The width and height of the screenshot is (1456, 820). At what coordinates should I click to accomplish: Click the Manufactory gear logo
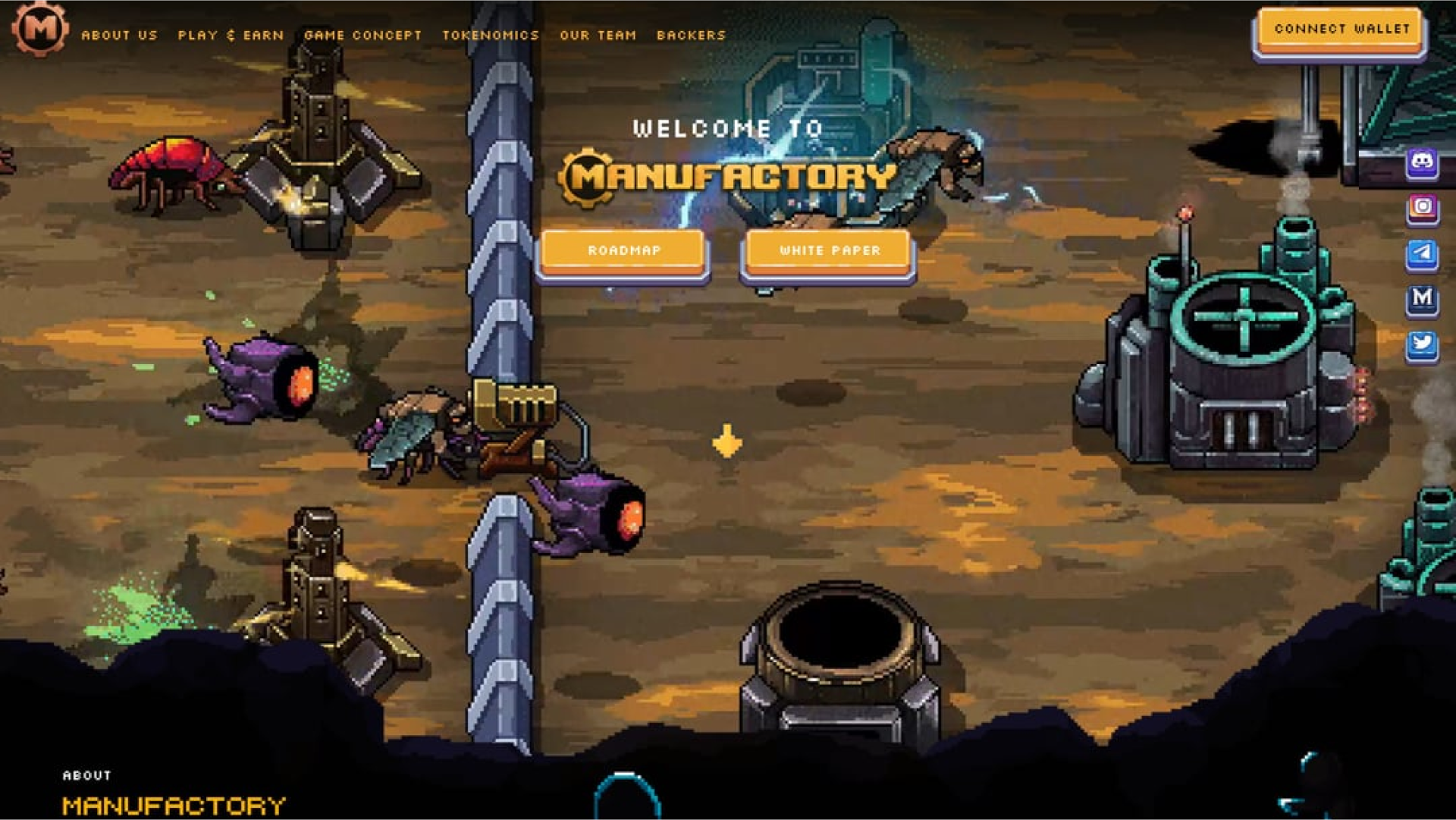[40, 29]
